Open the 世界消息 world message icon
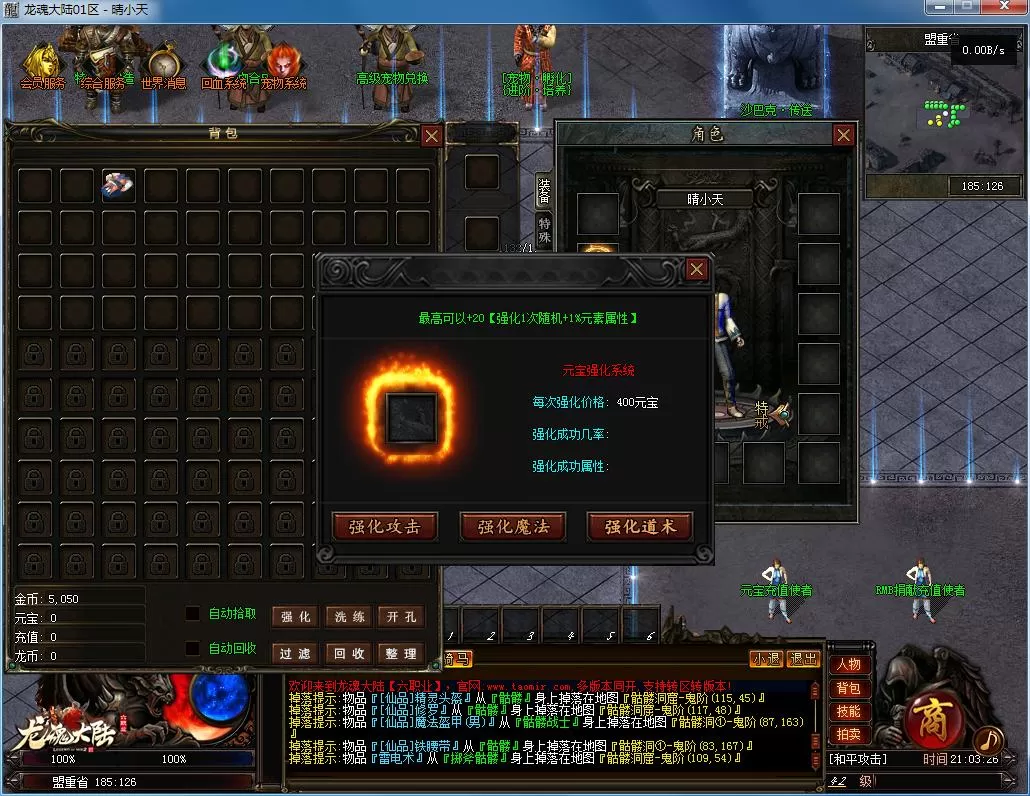 click(163, 67)
